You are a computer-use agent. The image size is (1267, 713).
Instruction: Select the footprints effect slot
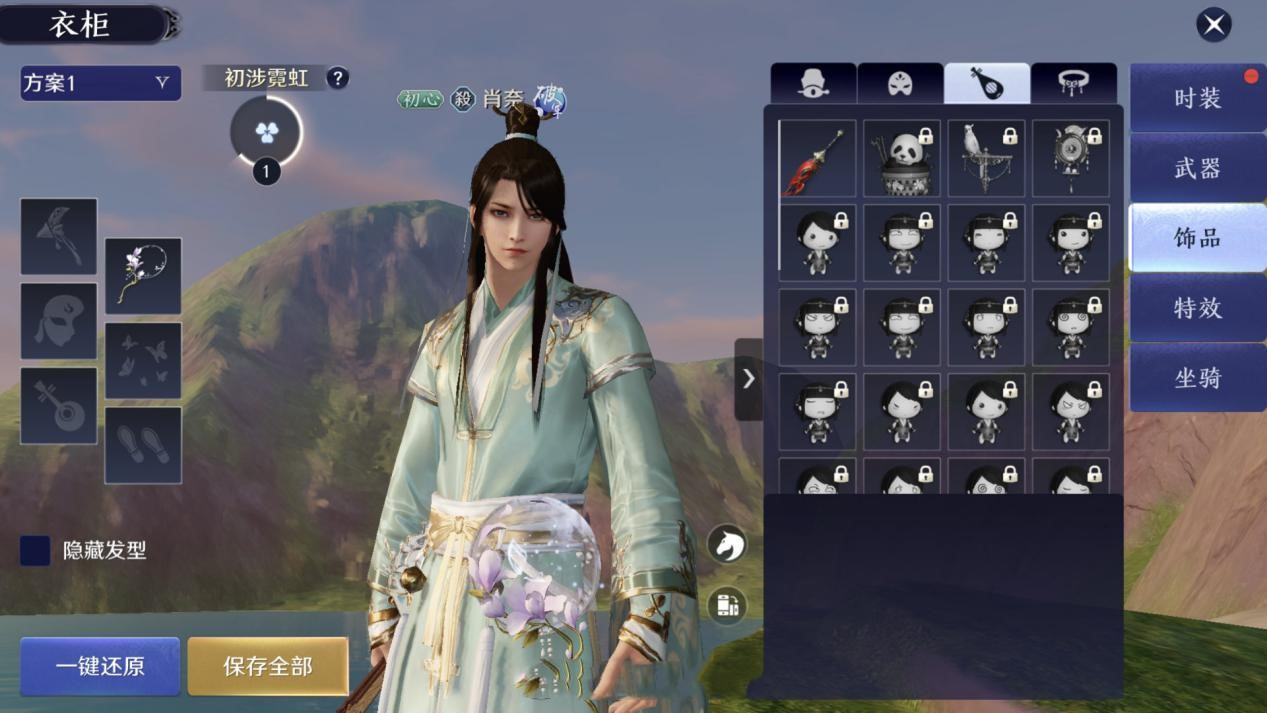[x=143, y=445]
